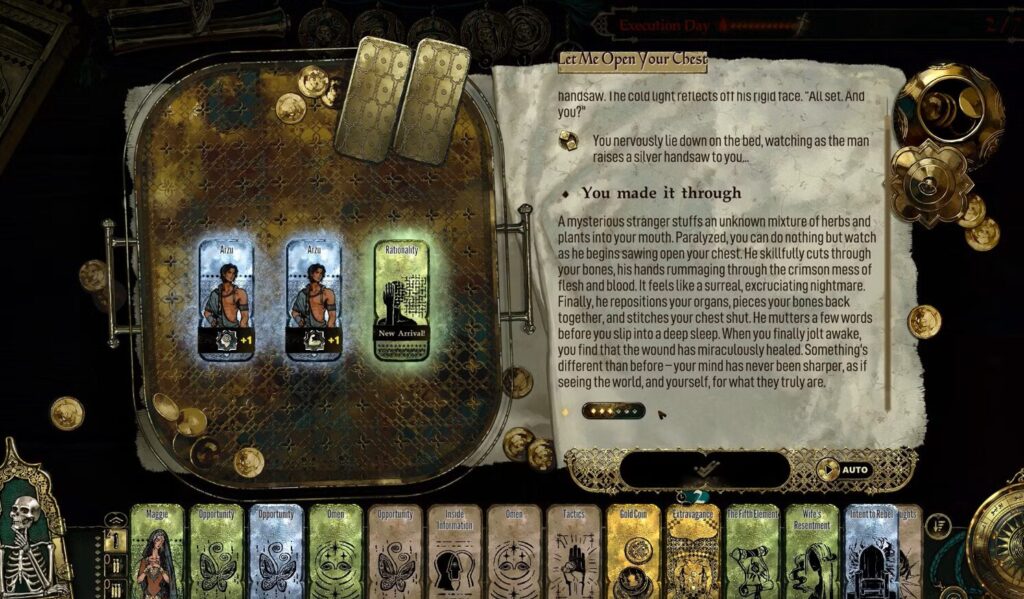Click the face-down card pair above the tray
Image resolution: width=1024 pixels, height=599 pixels.
click(x=404, y=98)
